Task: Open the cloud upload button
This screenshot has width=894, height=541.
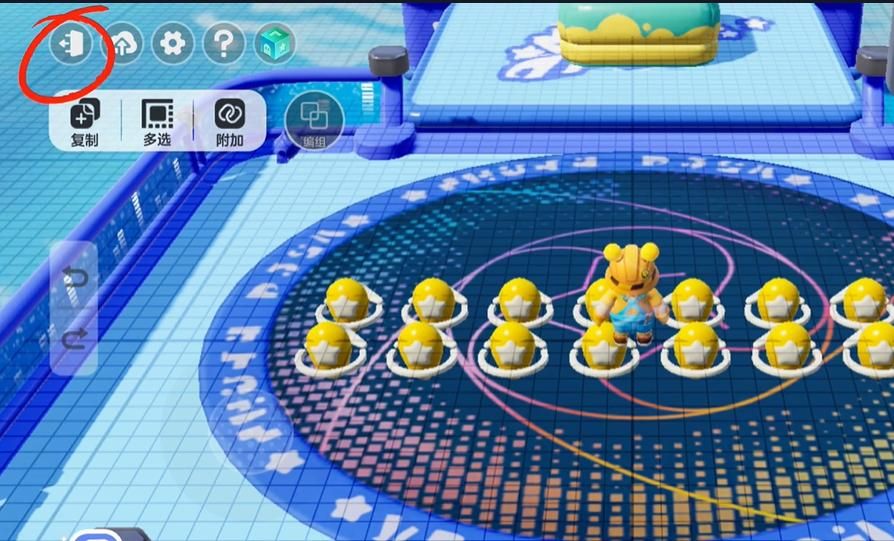Action: point(122,43)
